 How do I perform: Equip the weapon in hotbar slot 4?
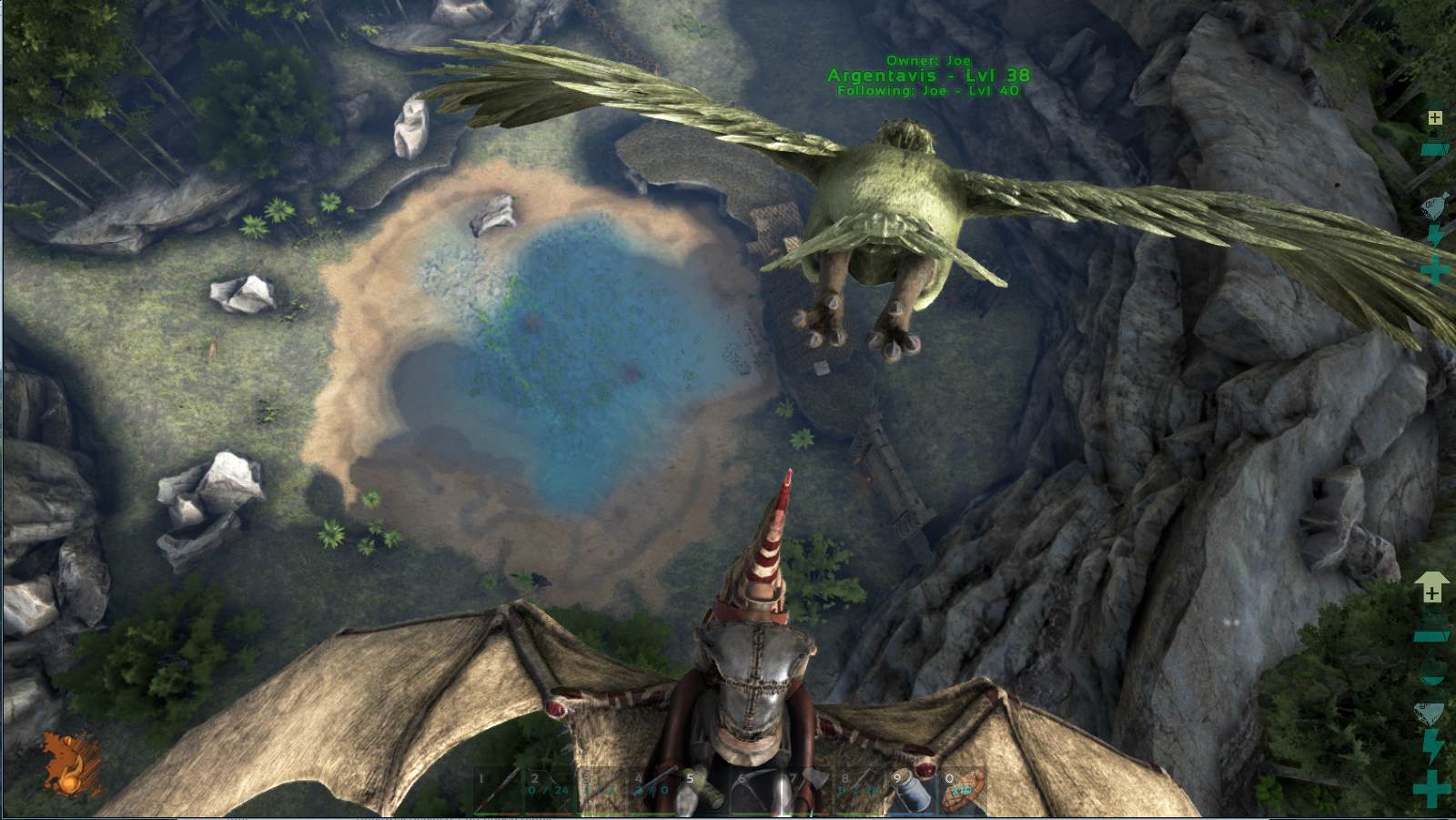click(x=652, y=791)
